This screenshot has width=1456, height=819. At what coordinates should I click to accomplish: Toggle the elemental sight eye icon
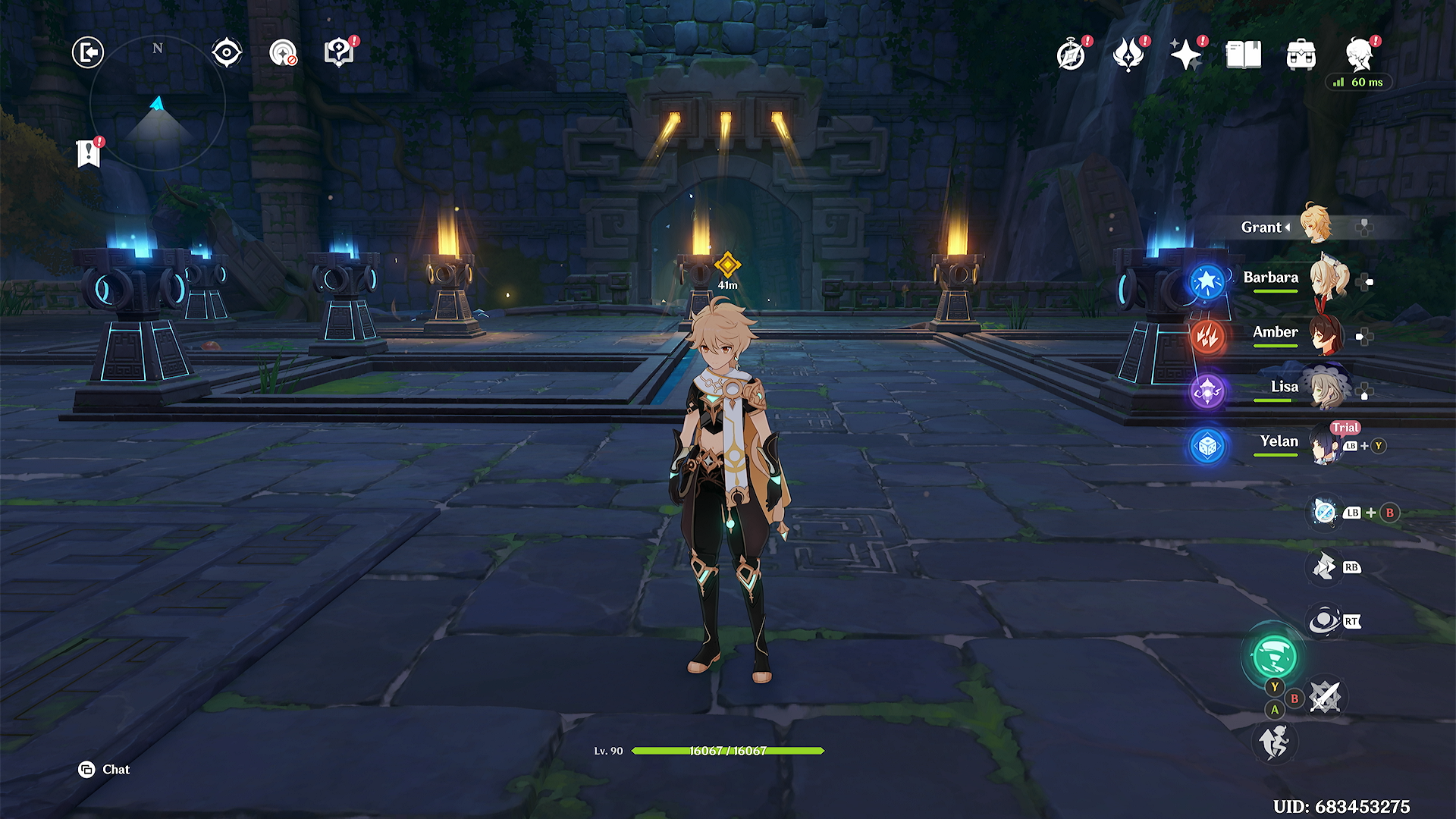coord(227,53)
